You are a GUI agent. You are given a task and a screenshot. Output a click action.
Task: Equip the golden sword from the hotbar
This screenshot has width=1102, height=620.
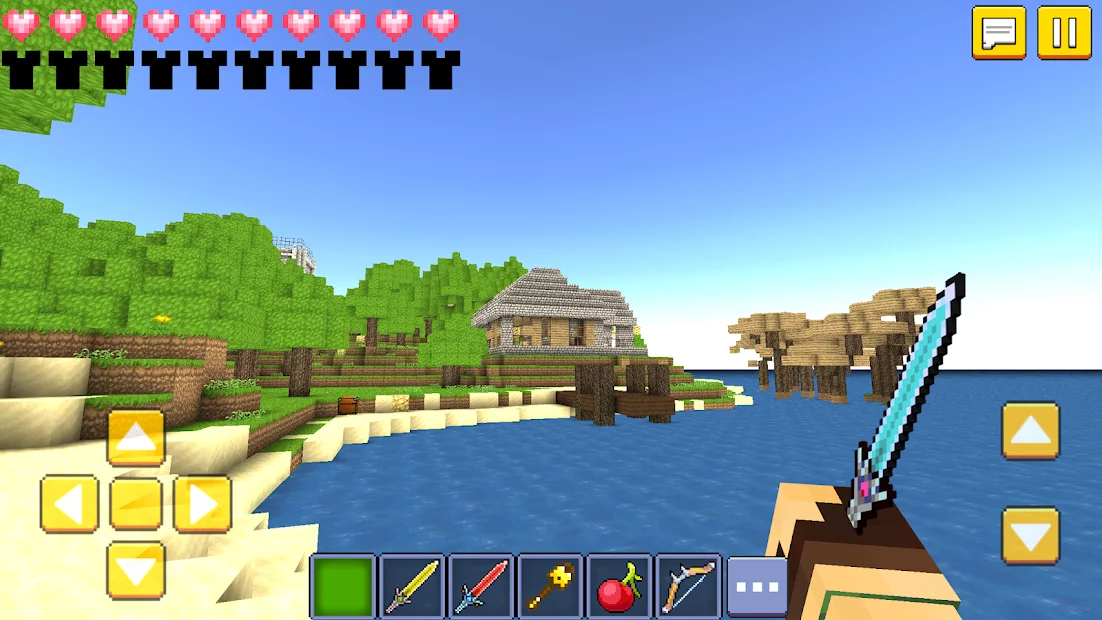[x=412, y=587]
